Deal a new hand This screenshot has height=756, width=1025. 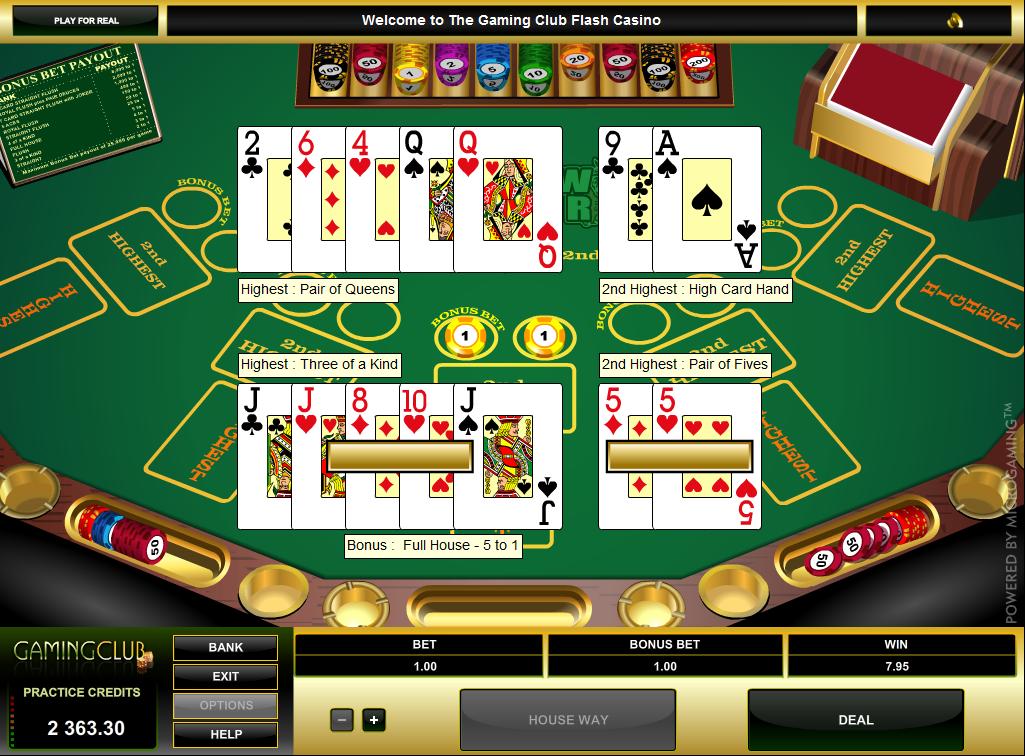click(855, 720)
